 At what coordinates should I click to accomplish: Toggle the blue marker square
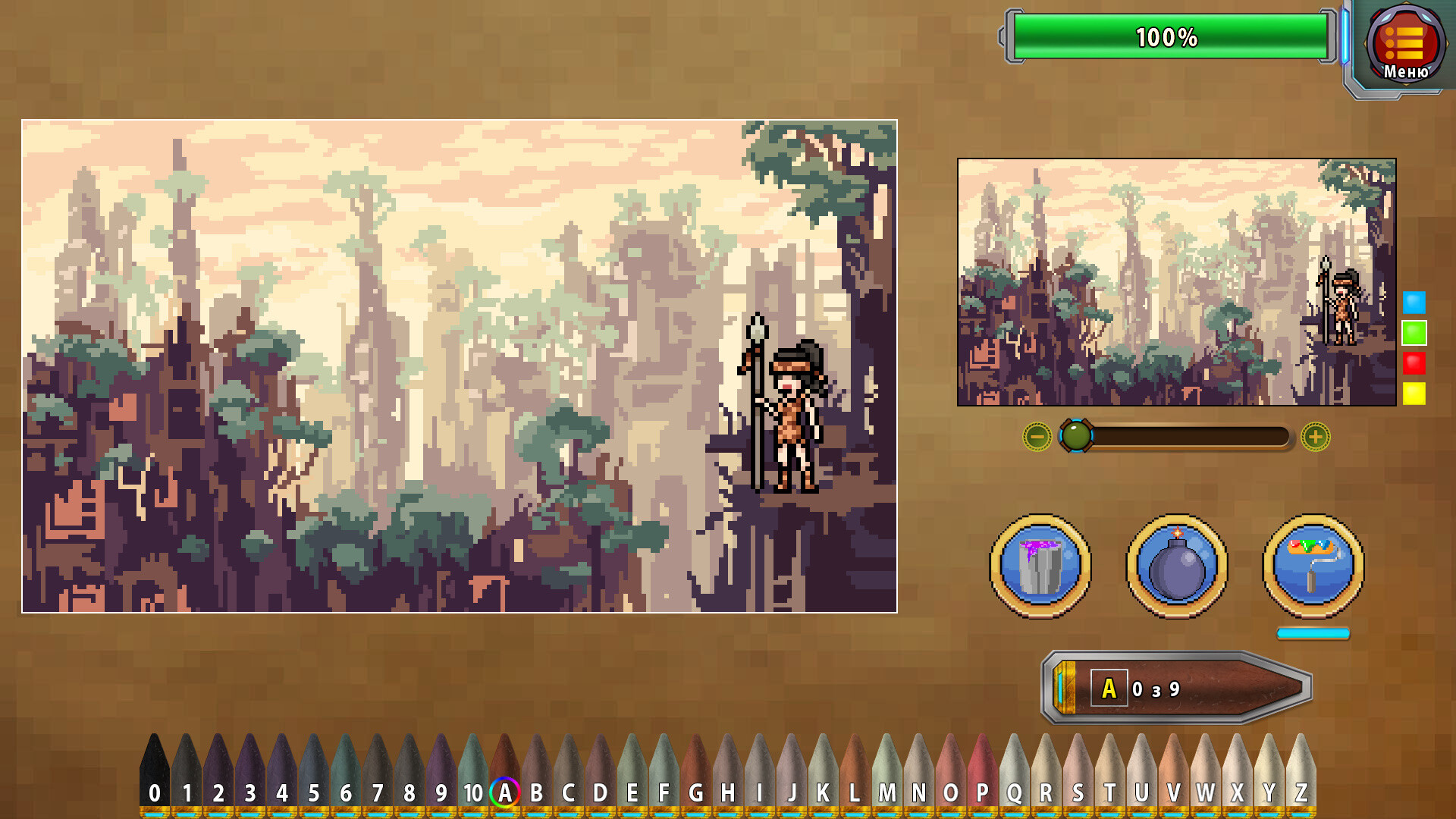click(x=1413, y=301)
